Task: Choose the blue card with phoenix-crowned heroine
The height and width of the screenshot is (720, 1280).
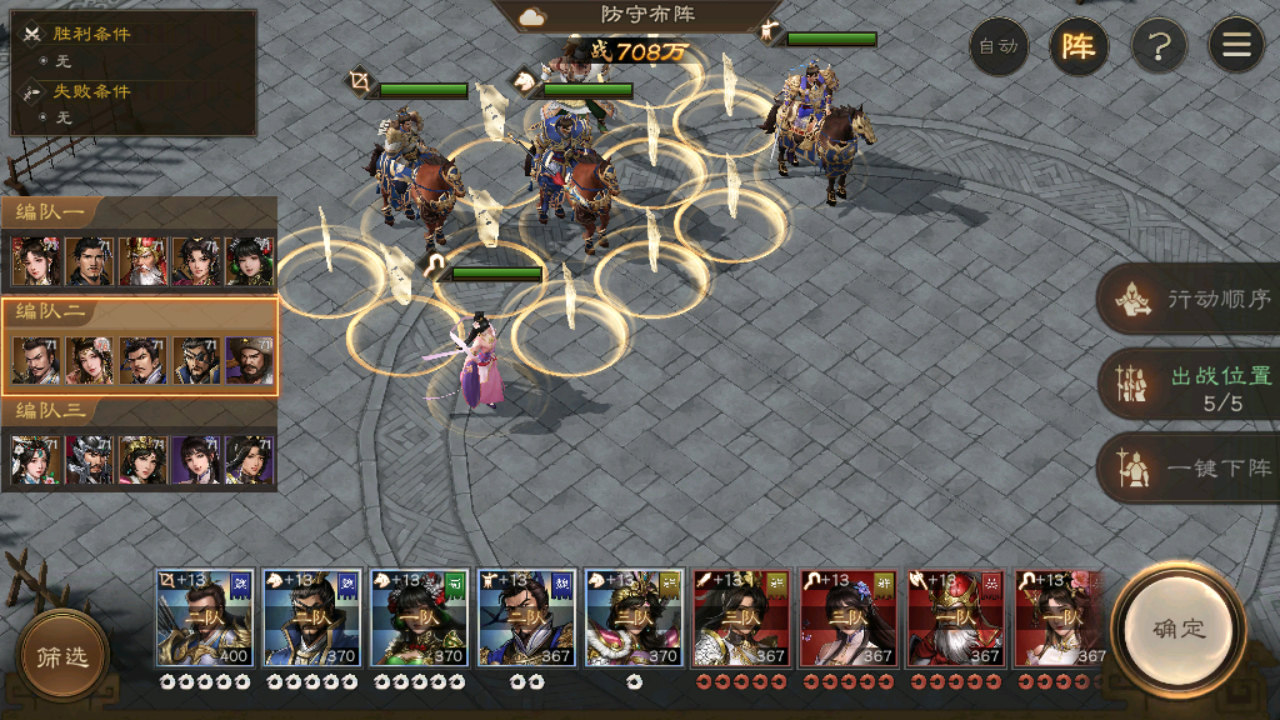Action: click(634, 618)
